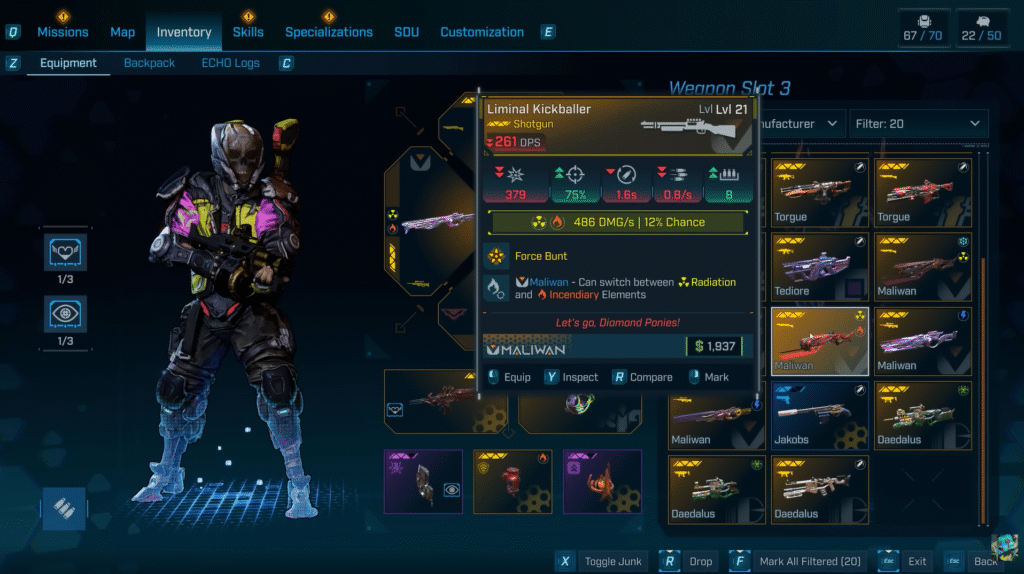
Task: Choose the Jakobs weapon tile
Action: pyautogui.click(x=819, y=417)
